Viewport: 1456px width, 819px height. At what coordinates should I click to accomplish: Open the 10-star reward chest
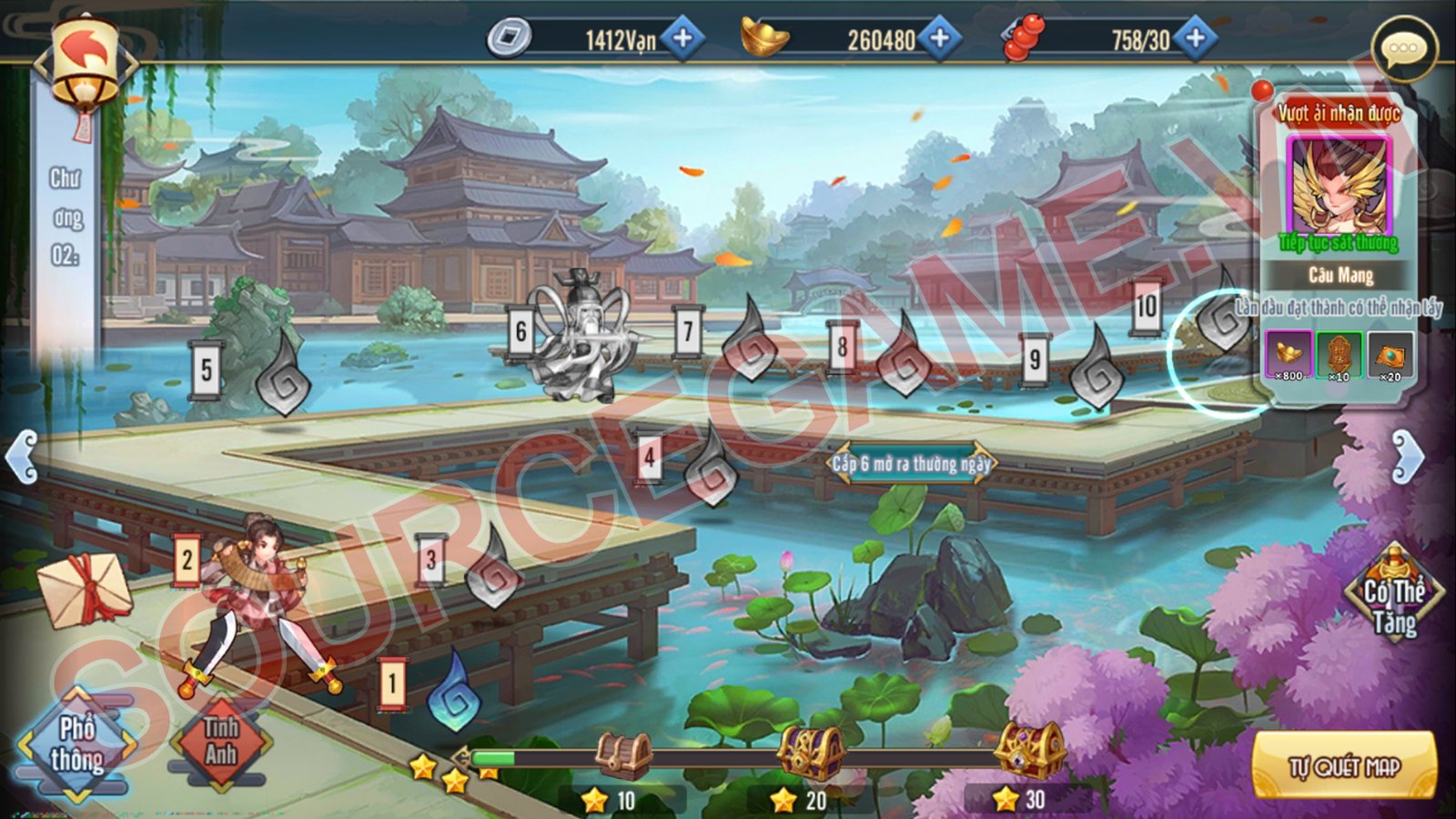[x=624, y=755]
